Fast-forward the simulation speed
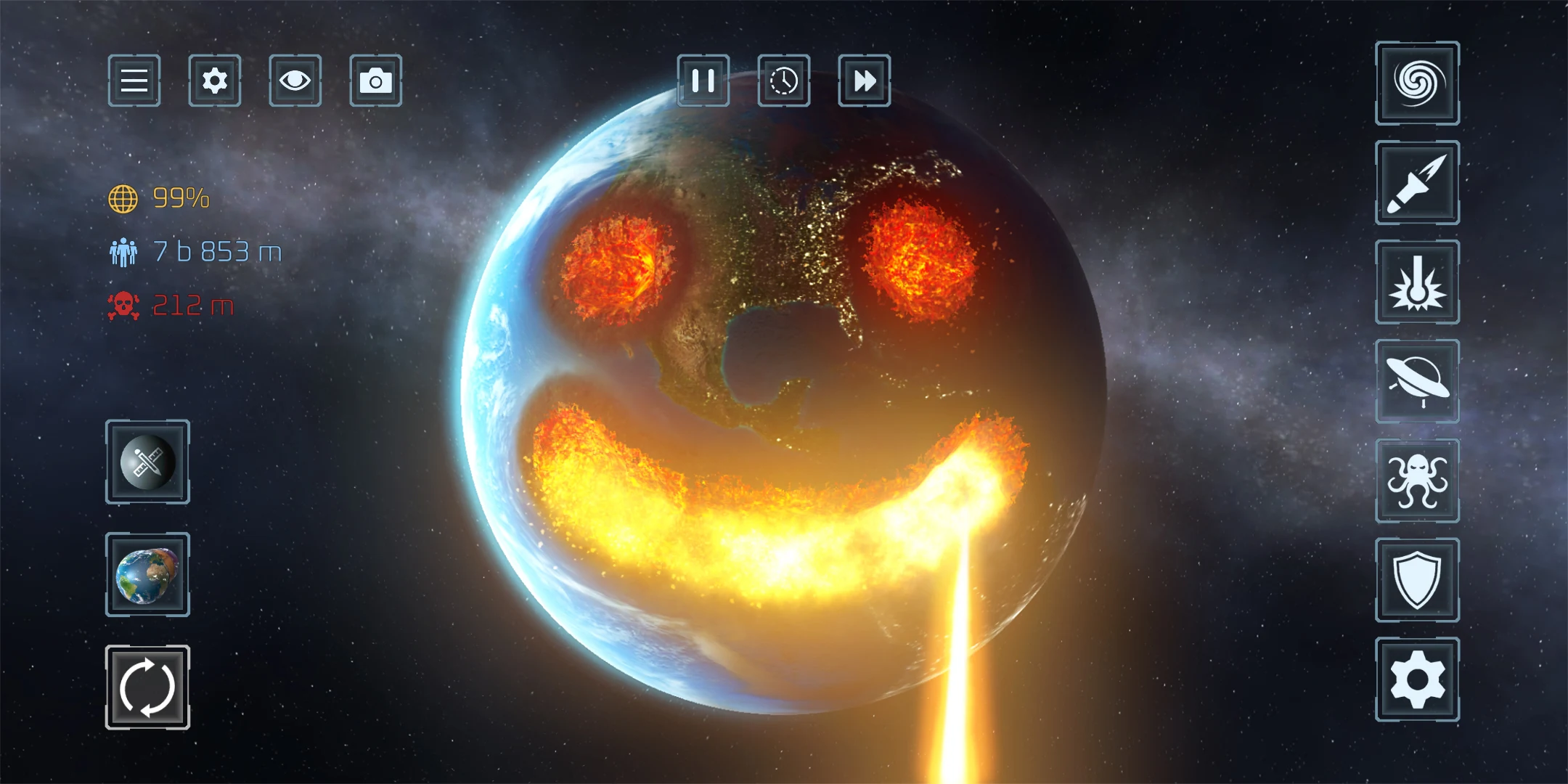Screen dimensions: 1568x784 (x=865, y=82)
